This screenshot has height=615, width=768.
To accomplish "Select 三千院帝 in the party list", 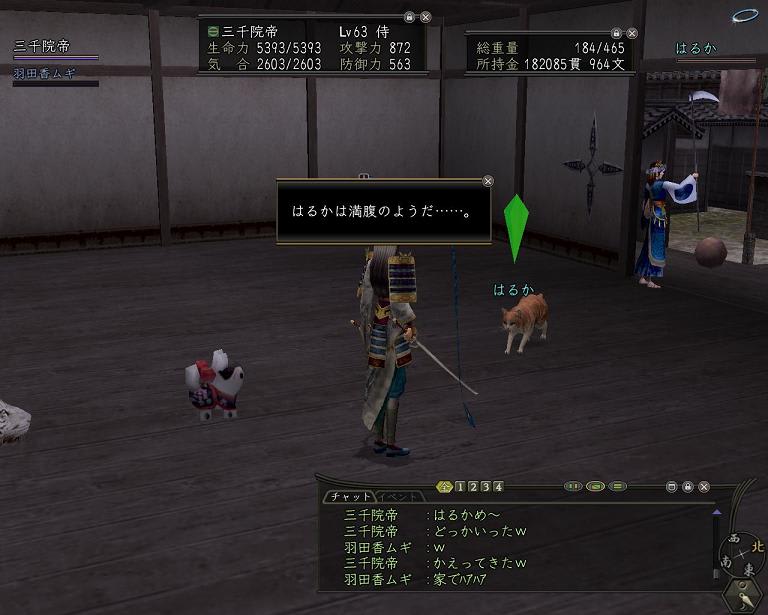I will pyautogui.click(x=42, y=47).
